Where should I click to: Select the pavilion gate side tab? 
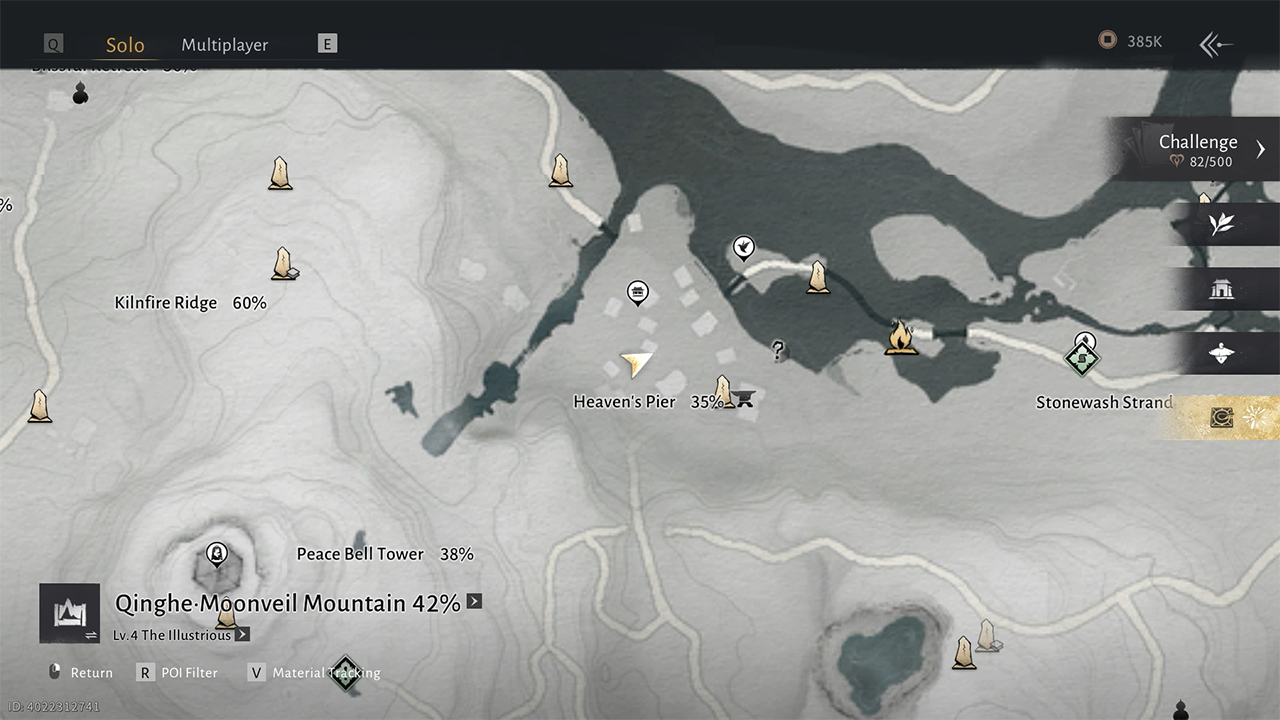pos(1222,289)
